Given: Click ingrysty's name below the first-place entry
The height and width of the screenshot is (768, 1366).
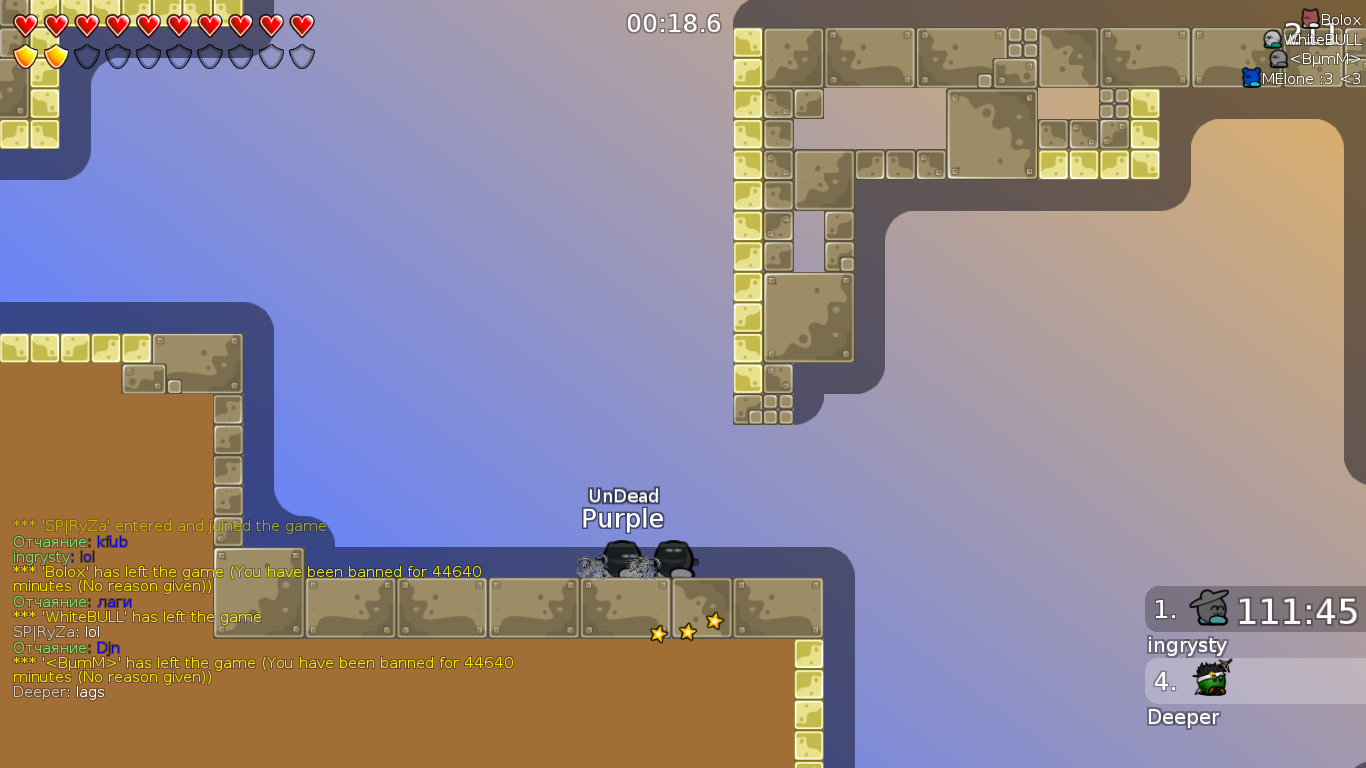Looking at the screenshot, I should click(x=1187, y=646).
